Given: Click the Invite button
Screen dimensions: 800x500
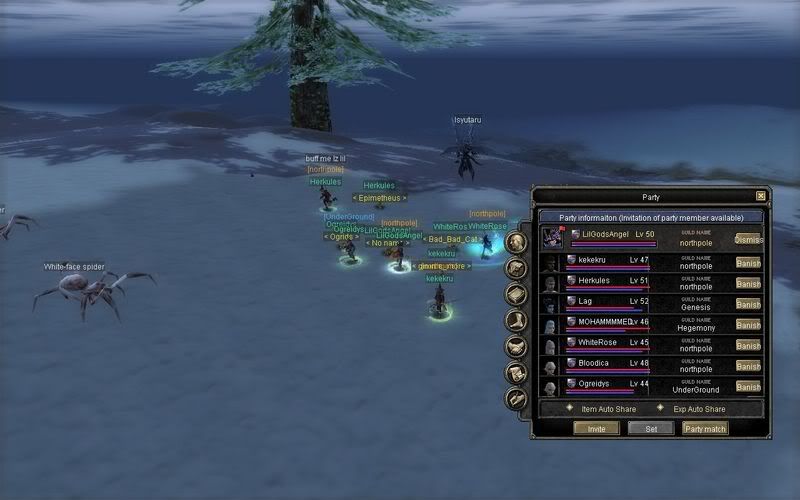Looking at the screenshot, I should pos(596,428).
